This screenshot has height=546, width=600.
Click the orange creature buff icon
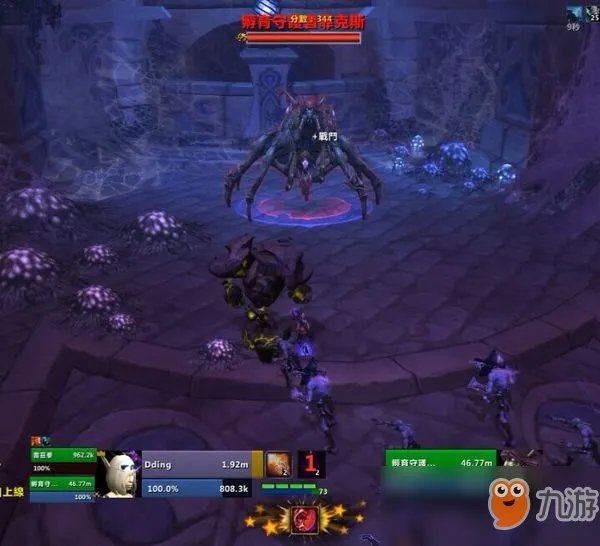click(279, 463)
